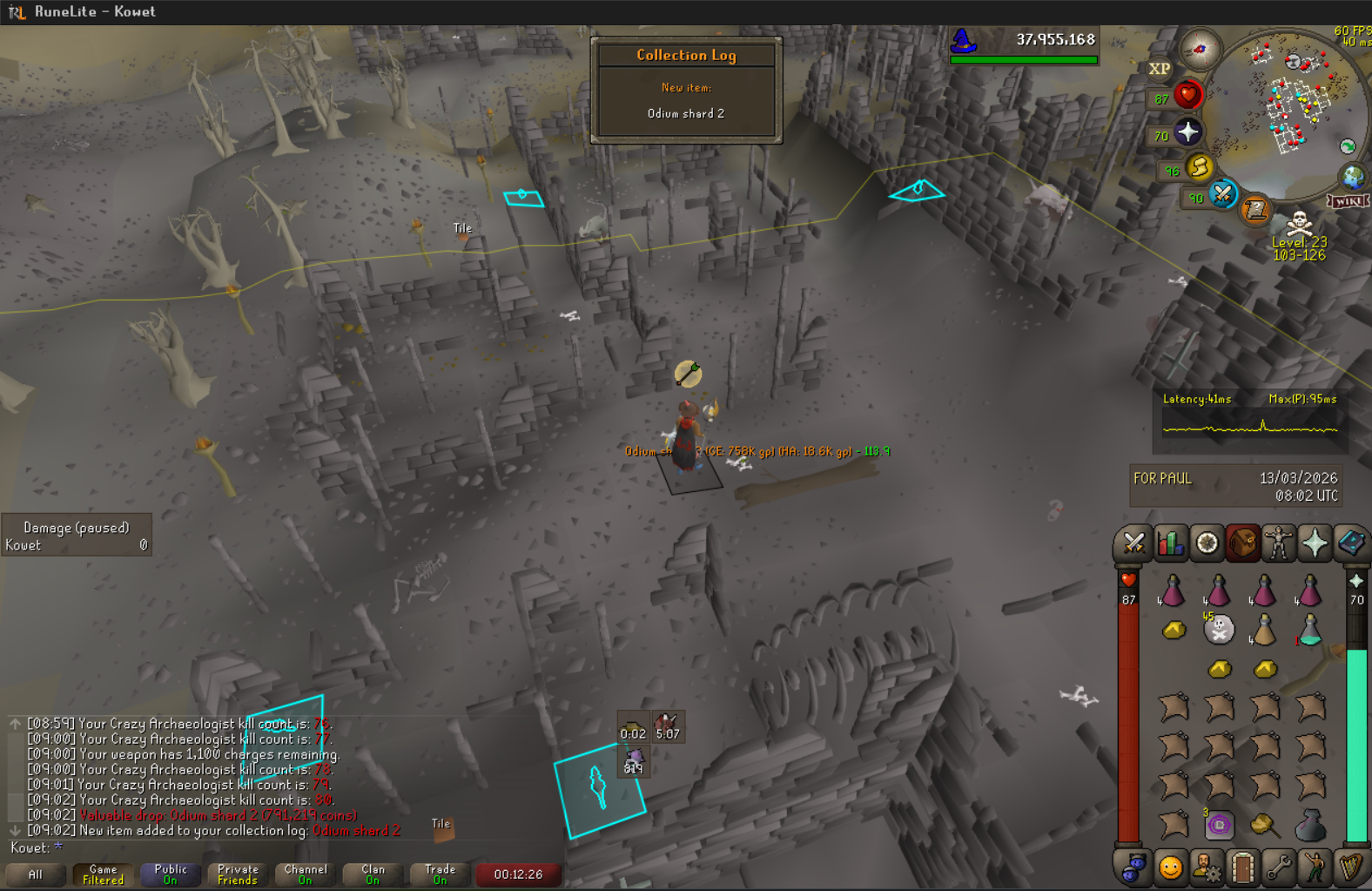Screen dimensions: 1372x891
Task: Open the Logout door tab
Action: click(x=1242, y=867)
